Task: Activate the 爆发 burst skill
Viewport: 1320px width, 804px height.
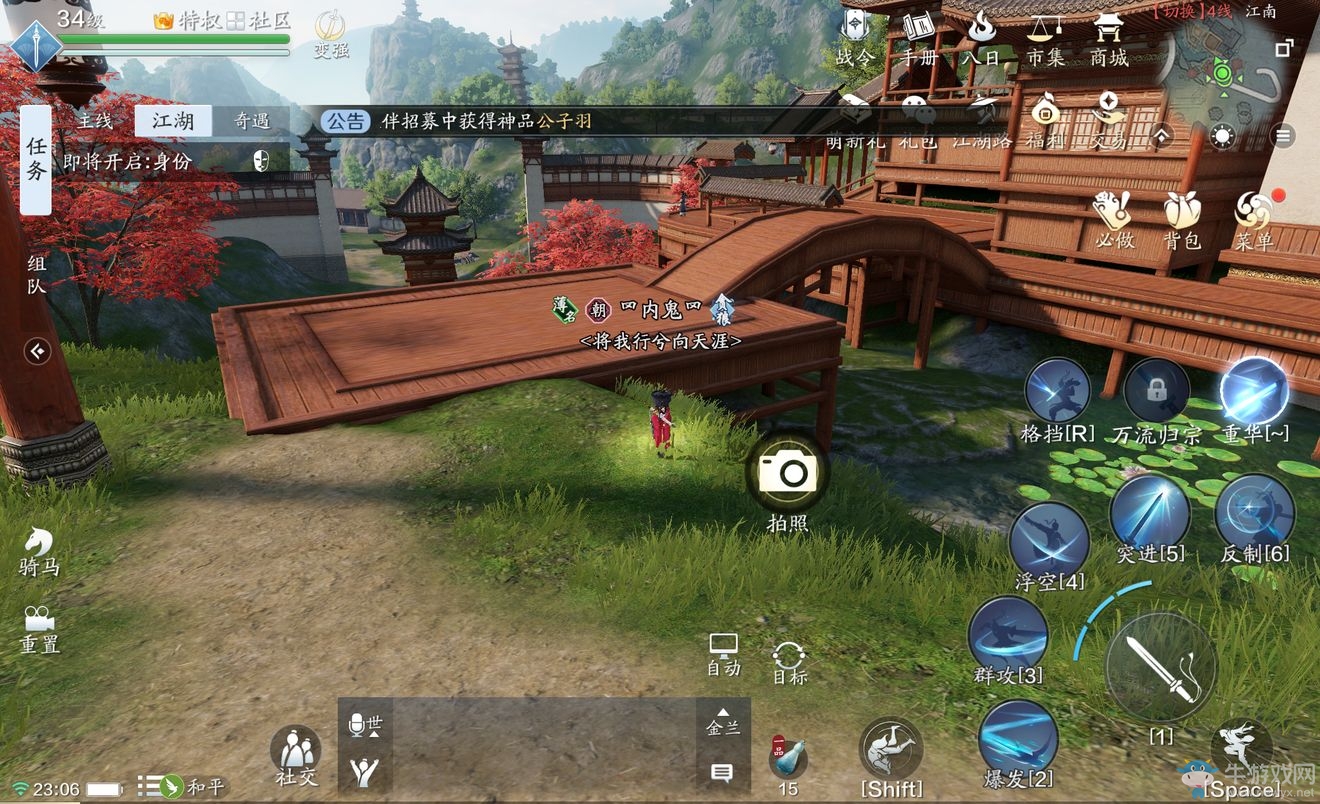Action: [x=1018, y=738]
